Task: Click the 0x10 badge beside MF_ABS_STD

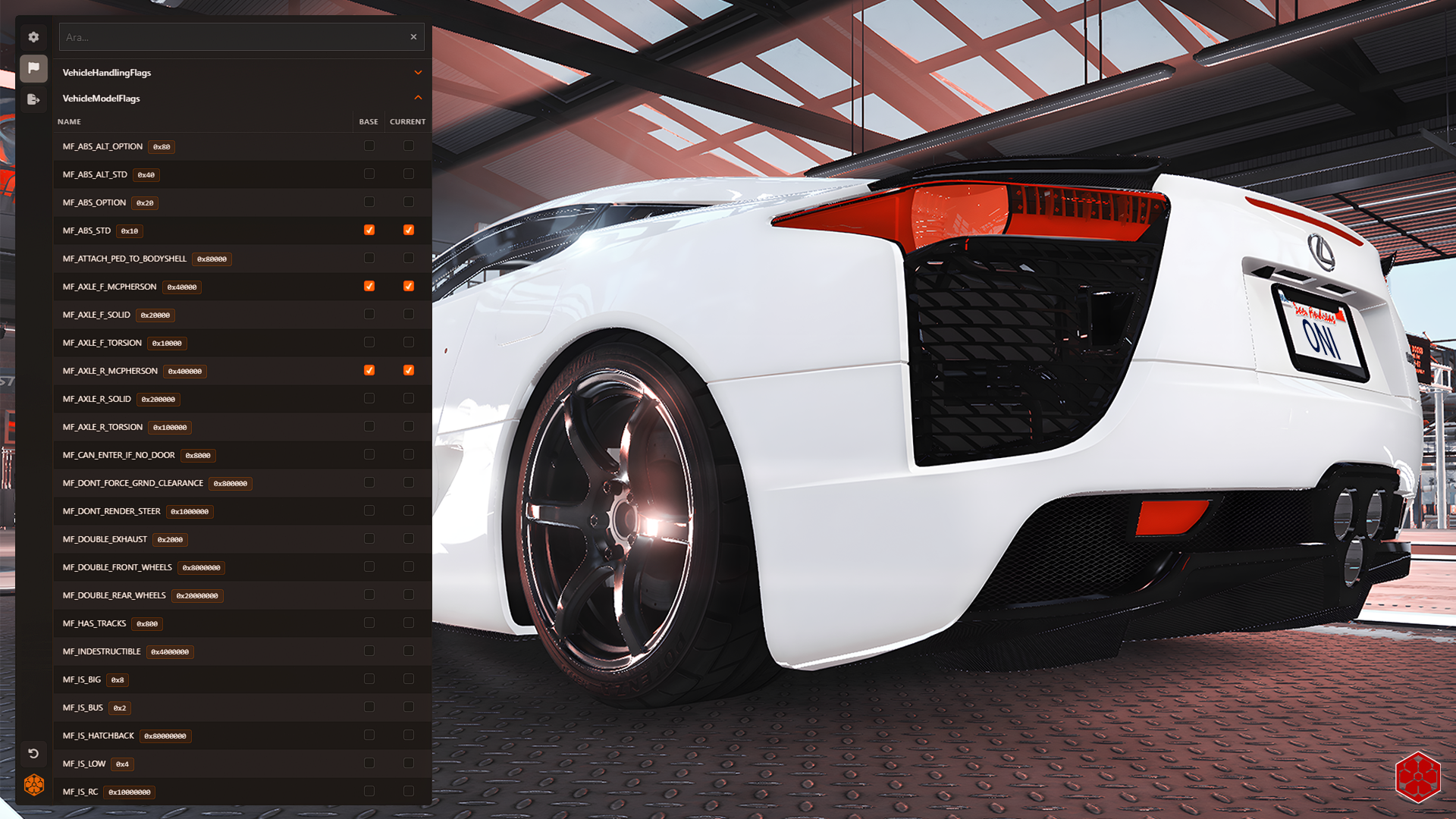Action: pyautogui.click(x=130, y=231)
